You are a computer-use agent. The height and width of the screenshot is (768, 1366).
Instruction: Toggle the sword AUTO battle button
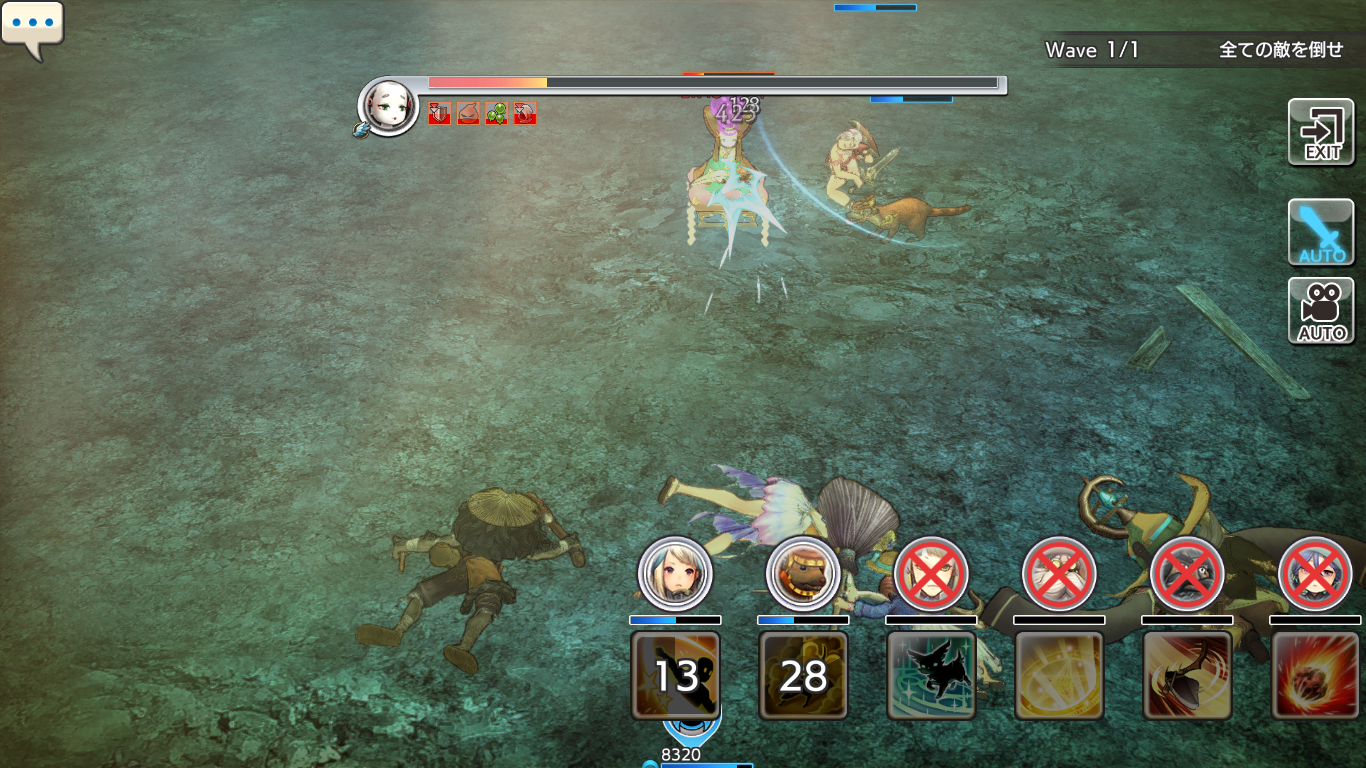[x=1321, y=232]
